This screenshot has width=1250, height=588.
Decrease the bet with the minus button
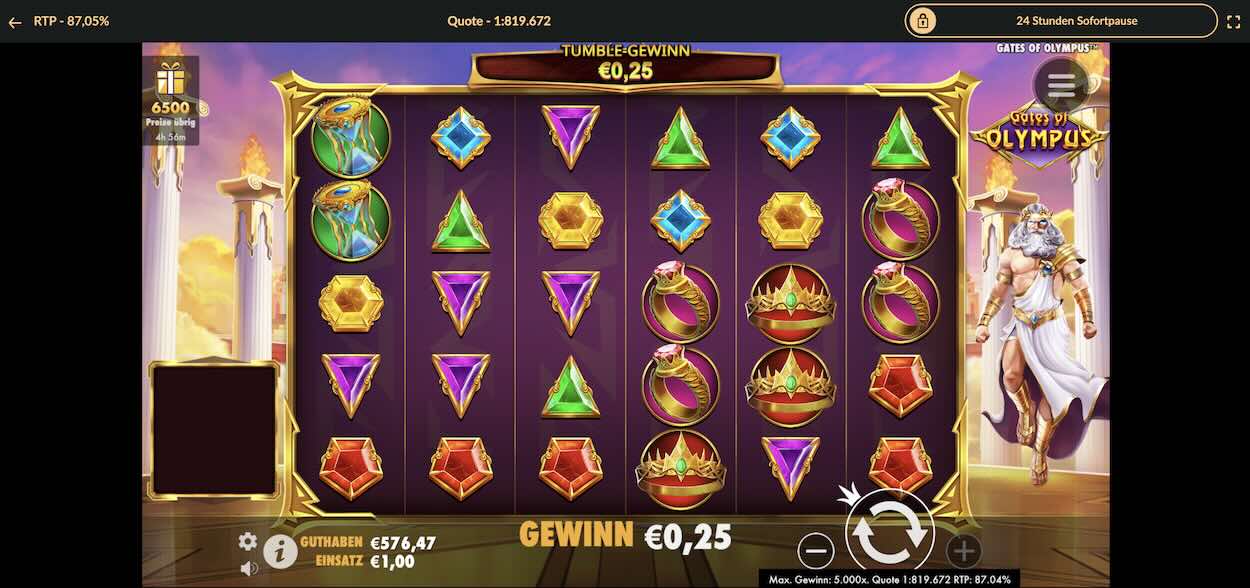(816, 550)
